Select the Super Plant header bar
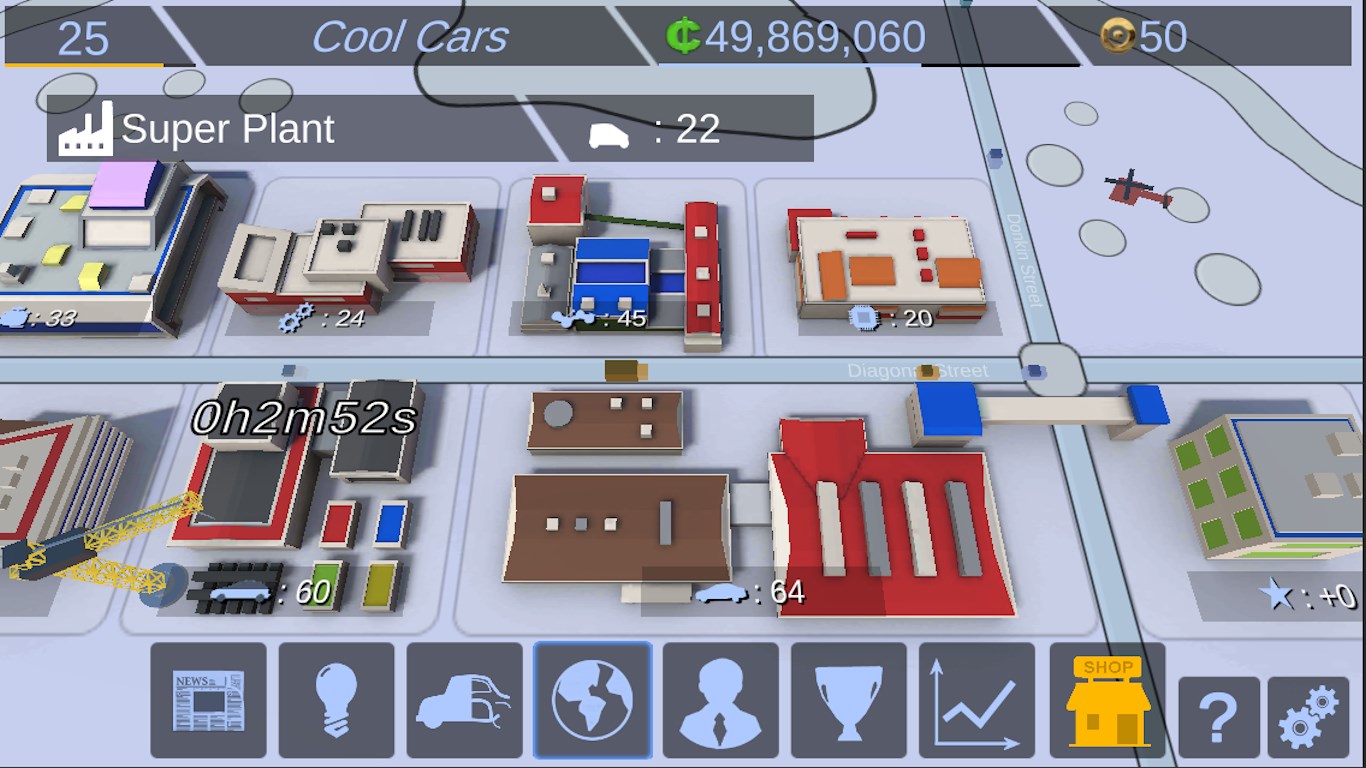 [430, 129]
